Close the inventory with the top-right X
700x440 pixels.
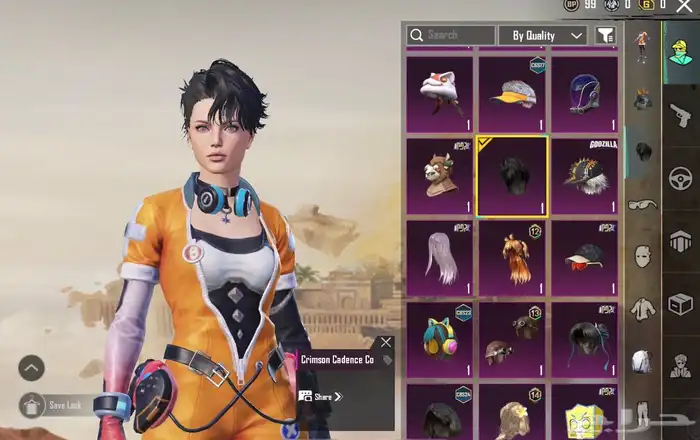[x=685, y=7]
